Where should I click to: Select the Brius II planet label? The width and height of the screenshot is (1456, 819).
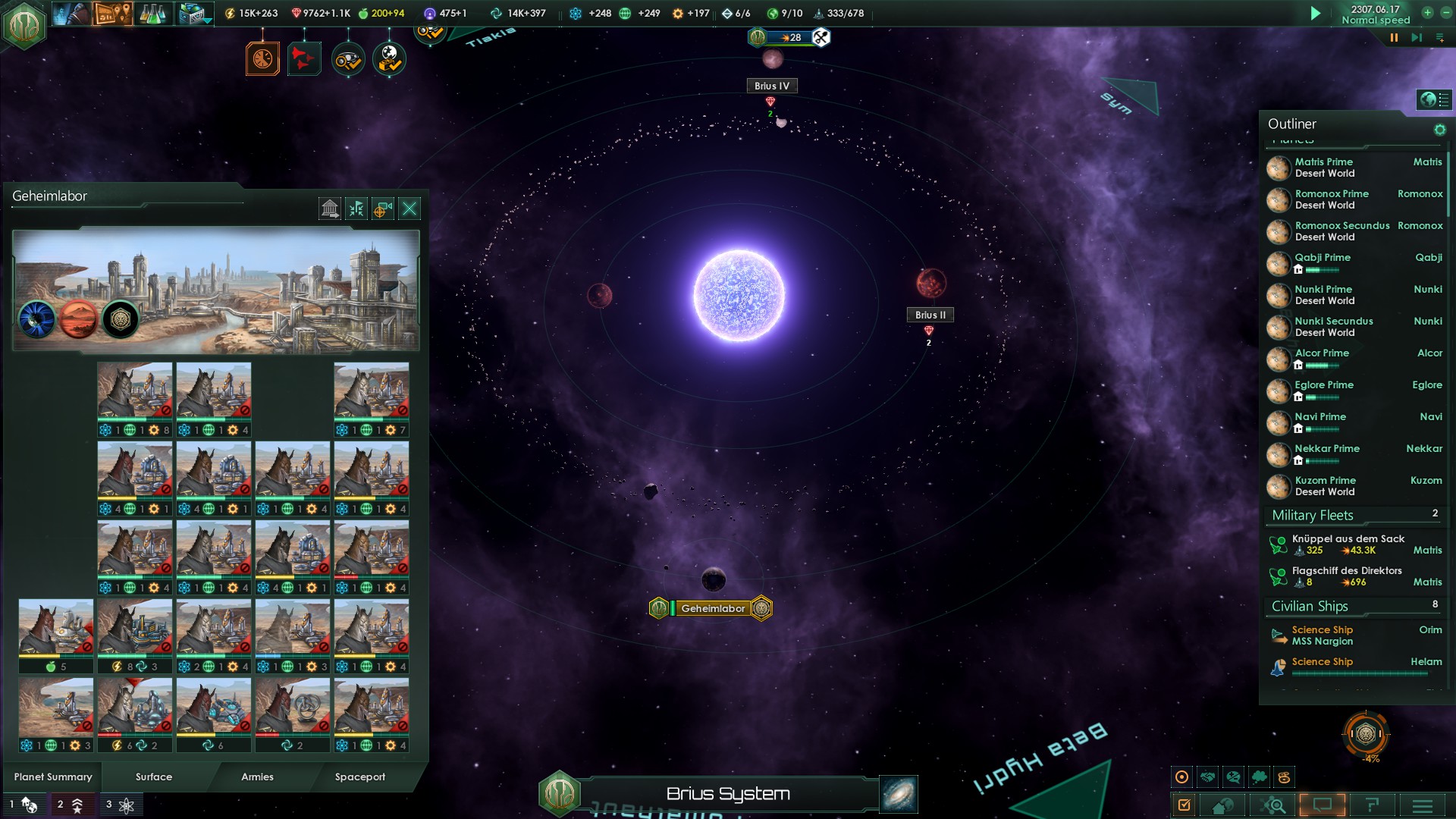pyautogui.click(x=930, y=315)
